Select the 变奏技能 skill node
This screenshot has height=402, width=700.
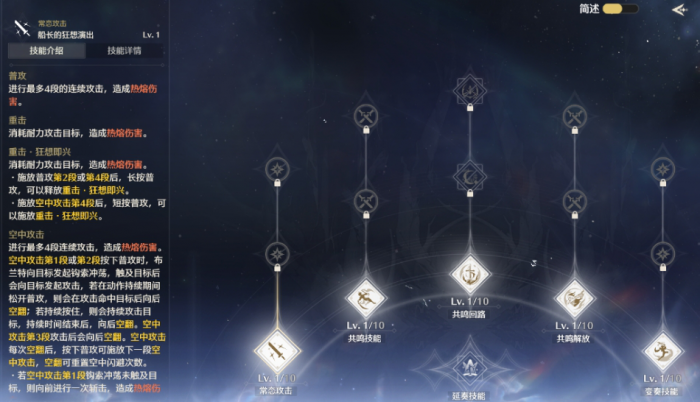coord(663,350)
